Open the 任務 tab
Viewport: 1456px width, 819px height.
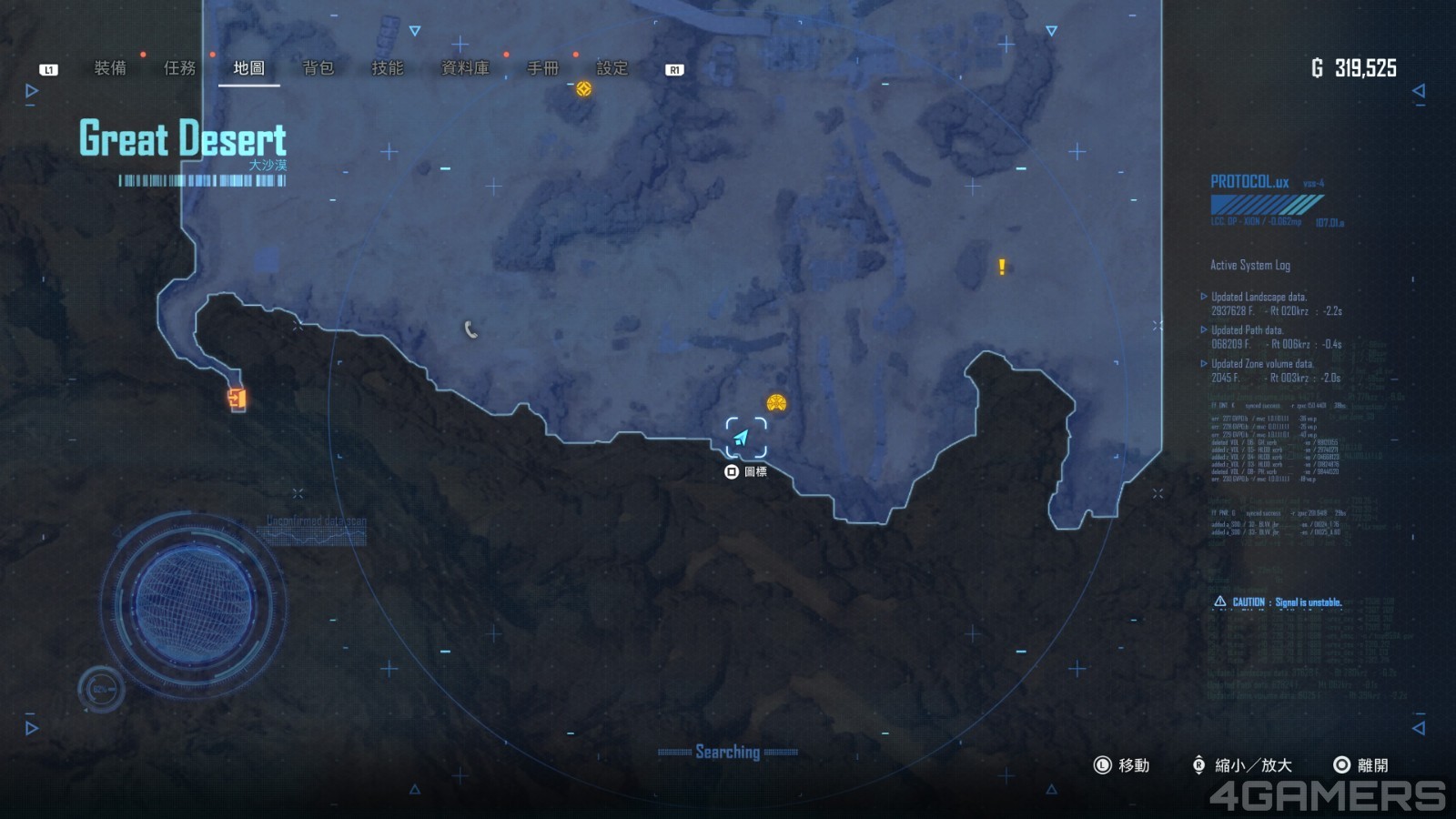click(x=179, y=68)
